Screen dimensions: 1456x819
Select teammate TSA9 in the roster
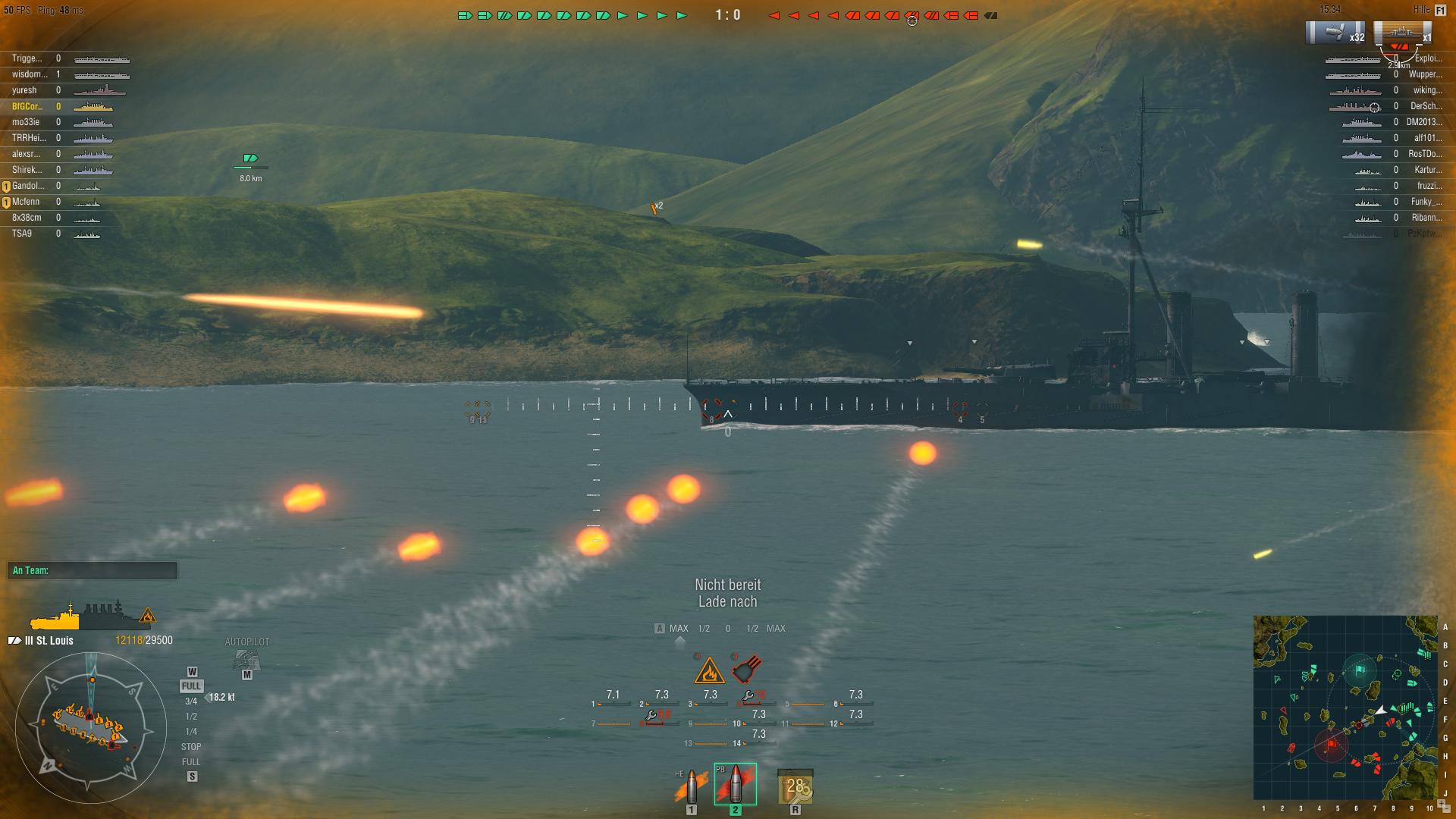22,234
